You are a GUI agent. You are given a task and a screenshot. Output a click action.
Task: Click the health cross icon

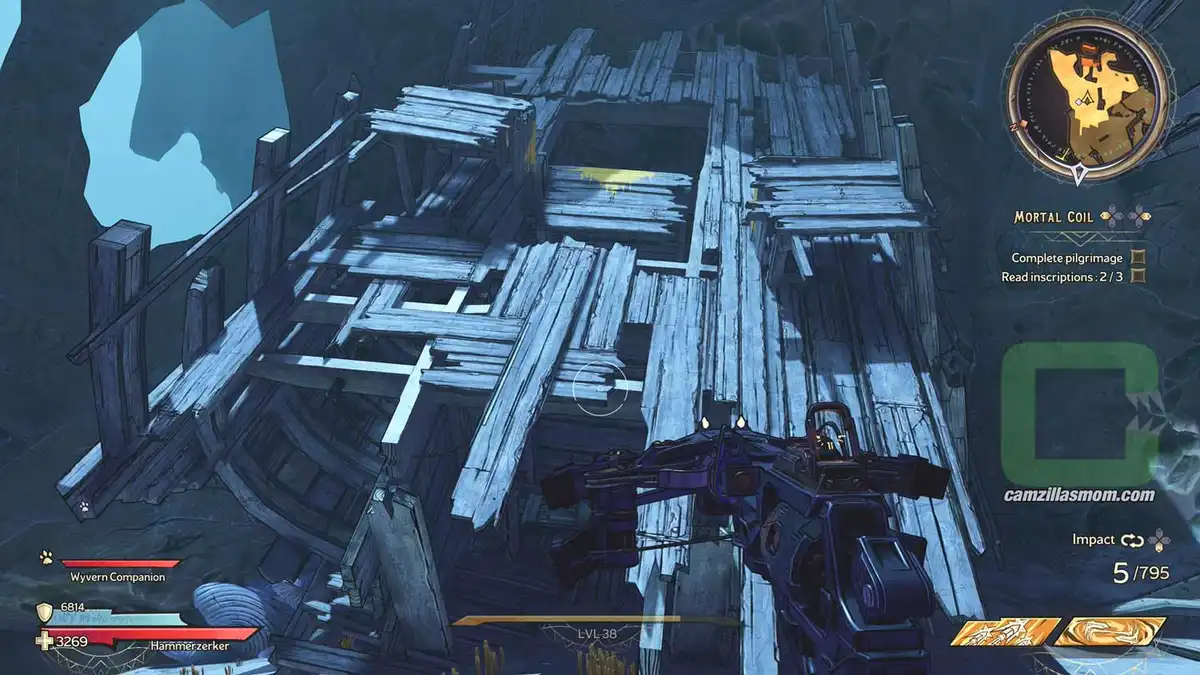pos(44,640)
